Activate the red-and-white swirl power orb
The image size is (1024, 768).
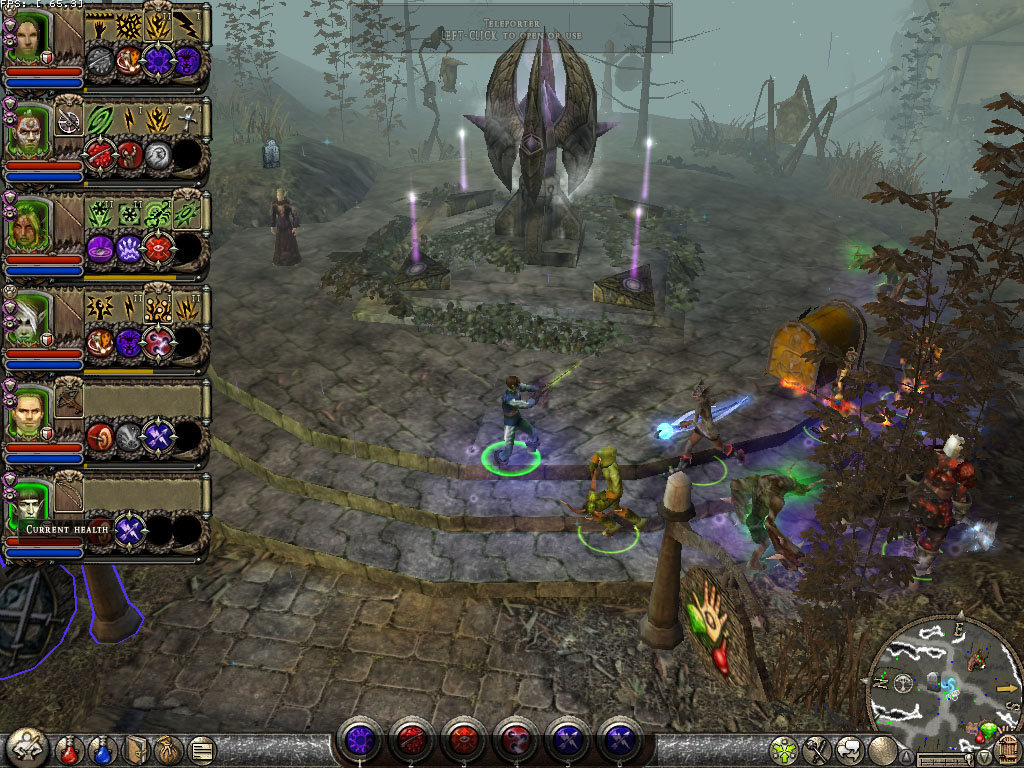coord(515,741)
